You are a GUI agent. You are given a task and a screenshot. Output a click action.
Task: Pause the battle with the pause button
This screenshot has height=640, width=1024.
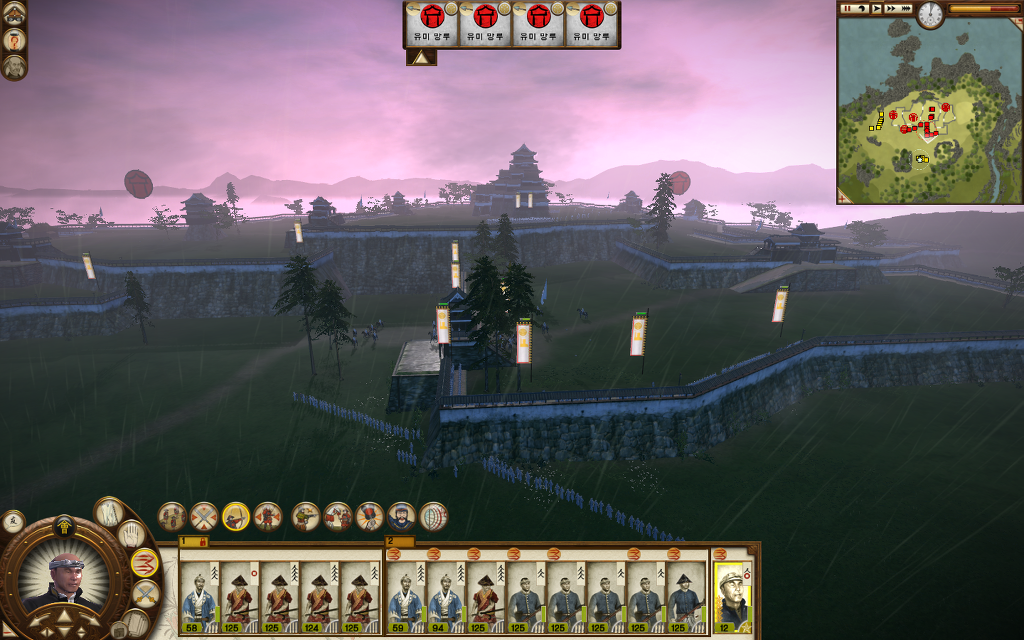tap(847, 8)
